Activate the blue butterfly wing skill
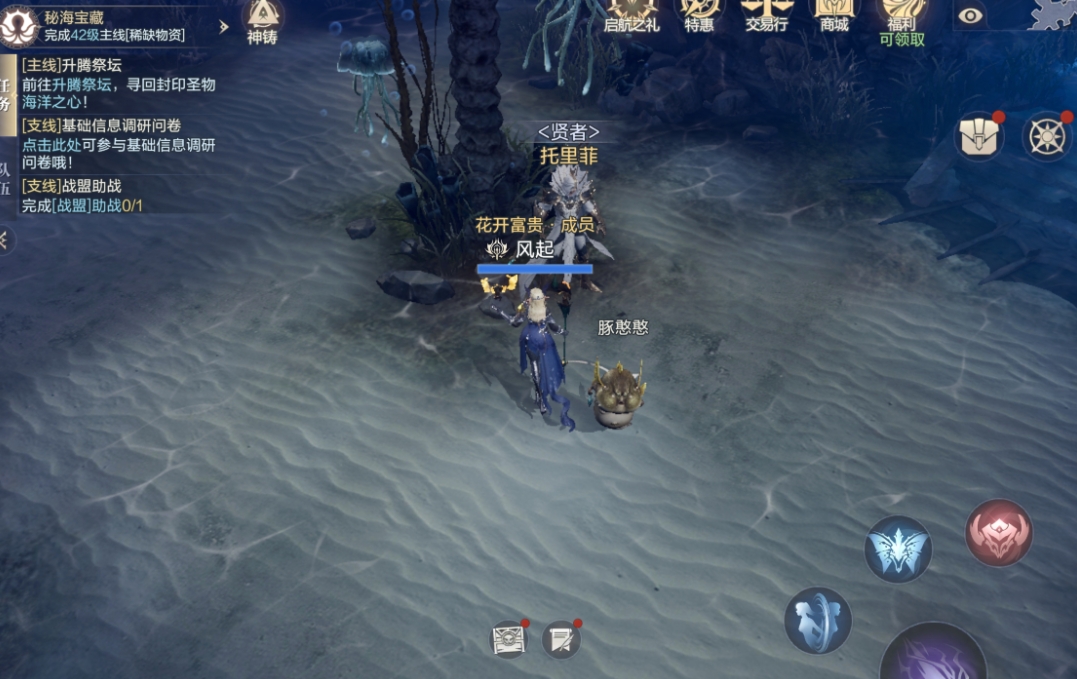The image size is (1077, 679). click(897, 549)
